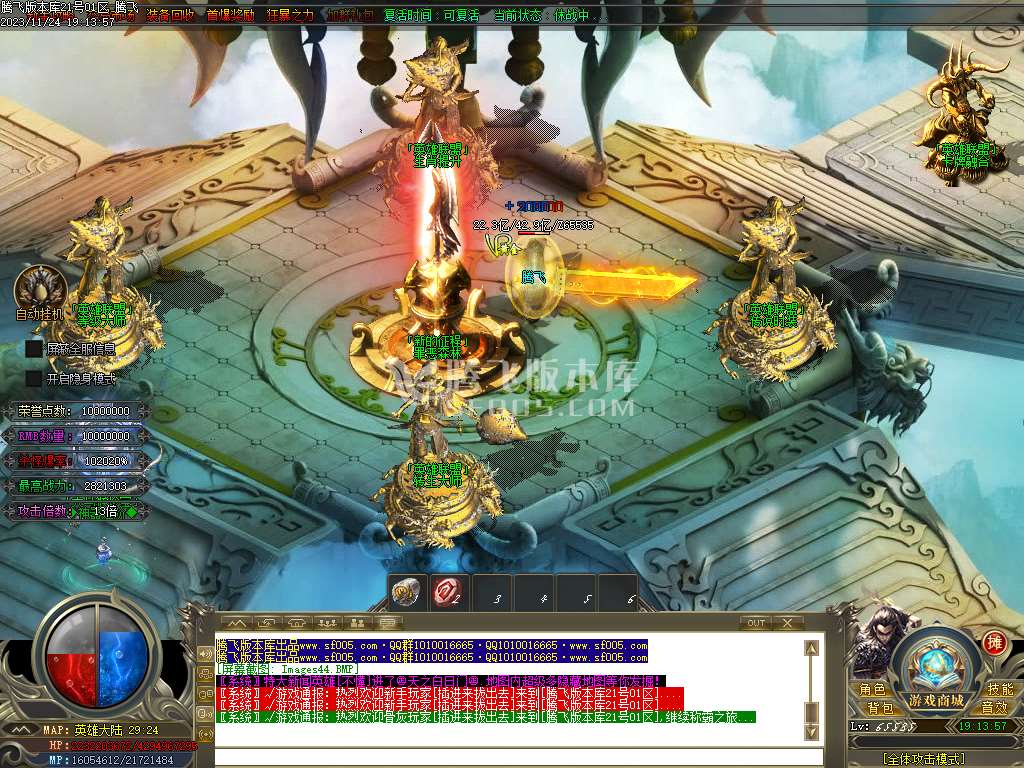This screenshot has height=768, width=1024.
Task: Open the 首爆奖励 first-kill rewards menu
Action: point(231,15)
